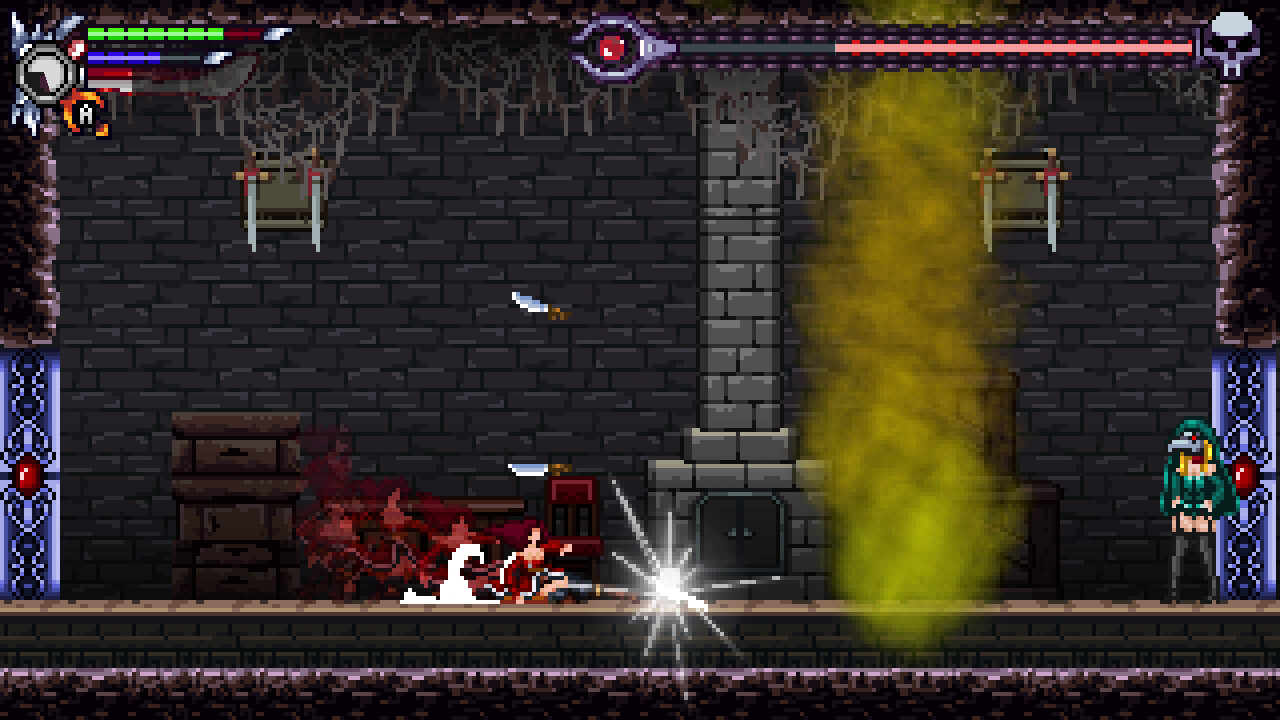Click the round silver emblem in the player HUD
The image size is (1280, 720).
[x=45, y=70]
